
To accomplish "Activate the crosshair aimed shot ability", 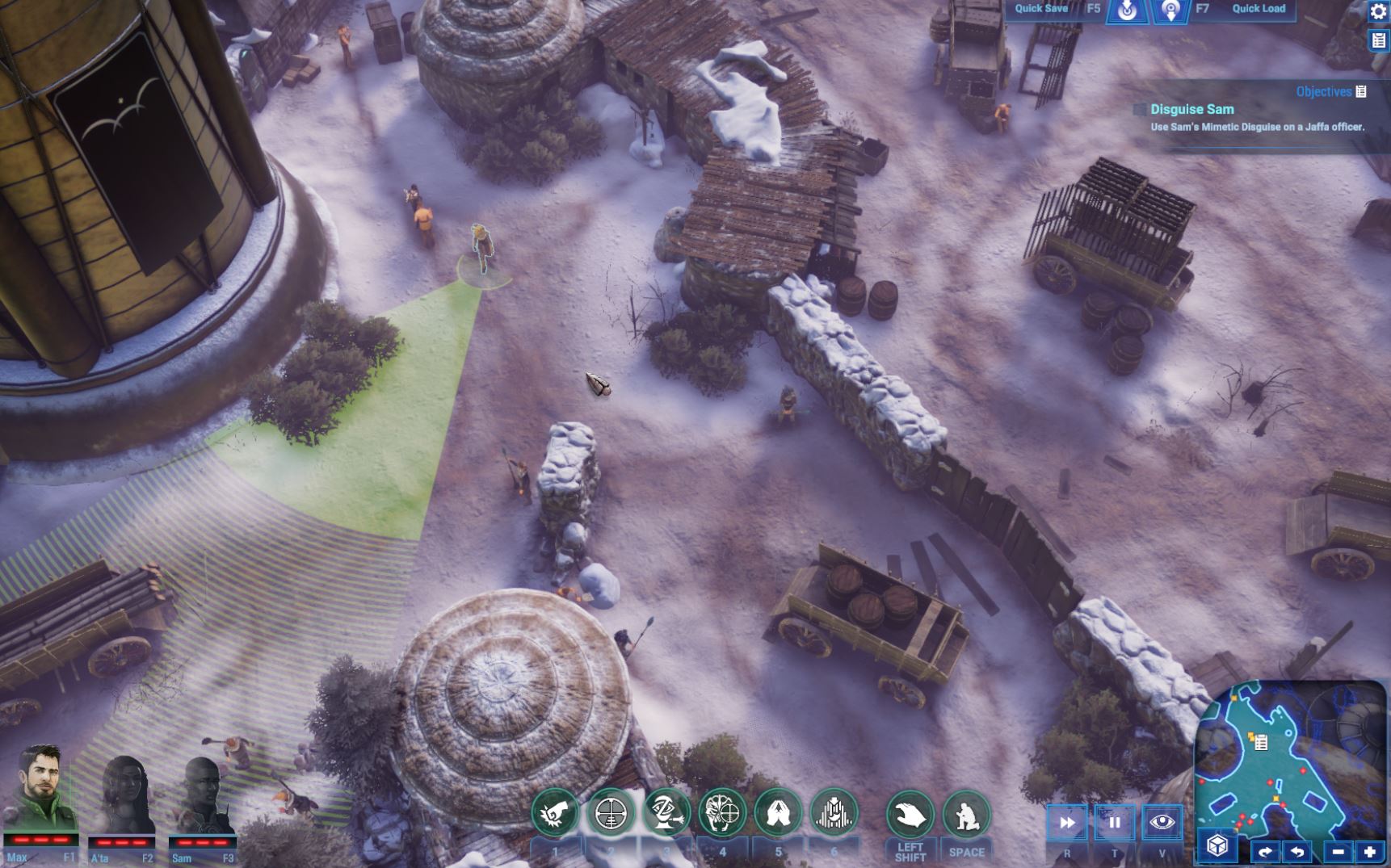I will [611, 813].
